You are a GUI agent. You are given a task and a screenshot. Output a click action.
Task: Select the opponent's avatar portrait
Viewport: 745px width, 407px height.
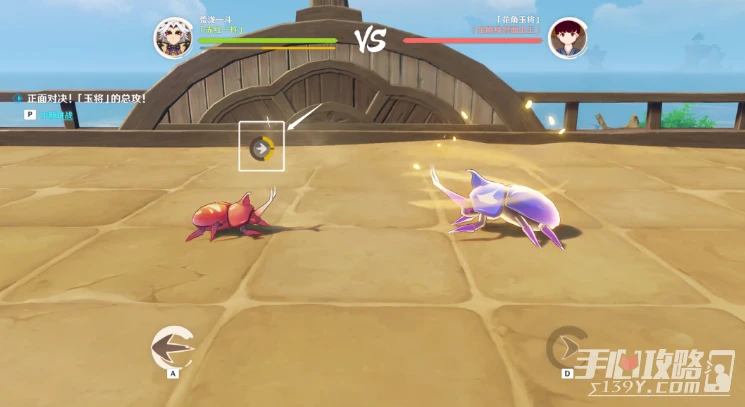point(567,38)
